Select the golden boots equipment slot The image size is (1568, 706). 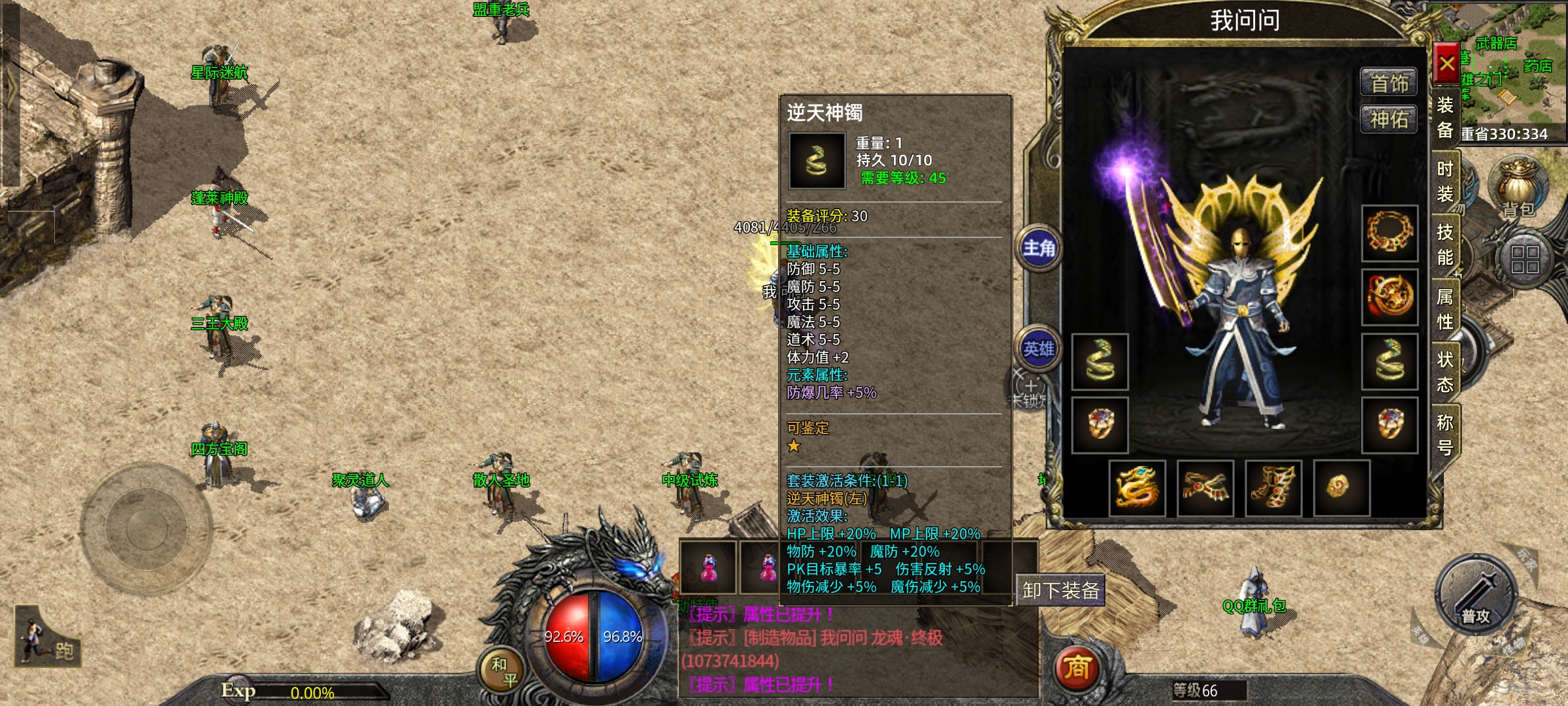coord(1273,488)
